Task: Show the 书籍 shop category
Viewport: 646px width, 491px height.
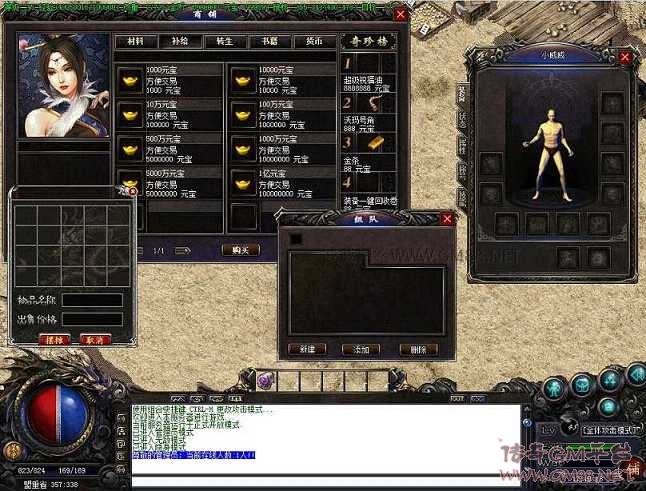Action: [x=270, y=42]
